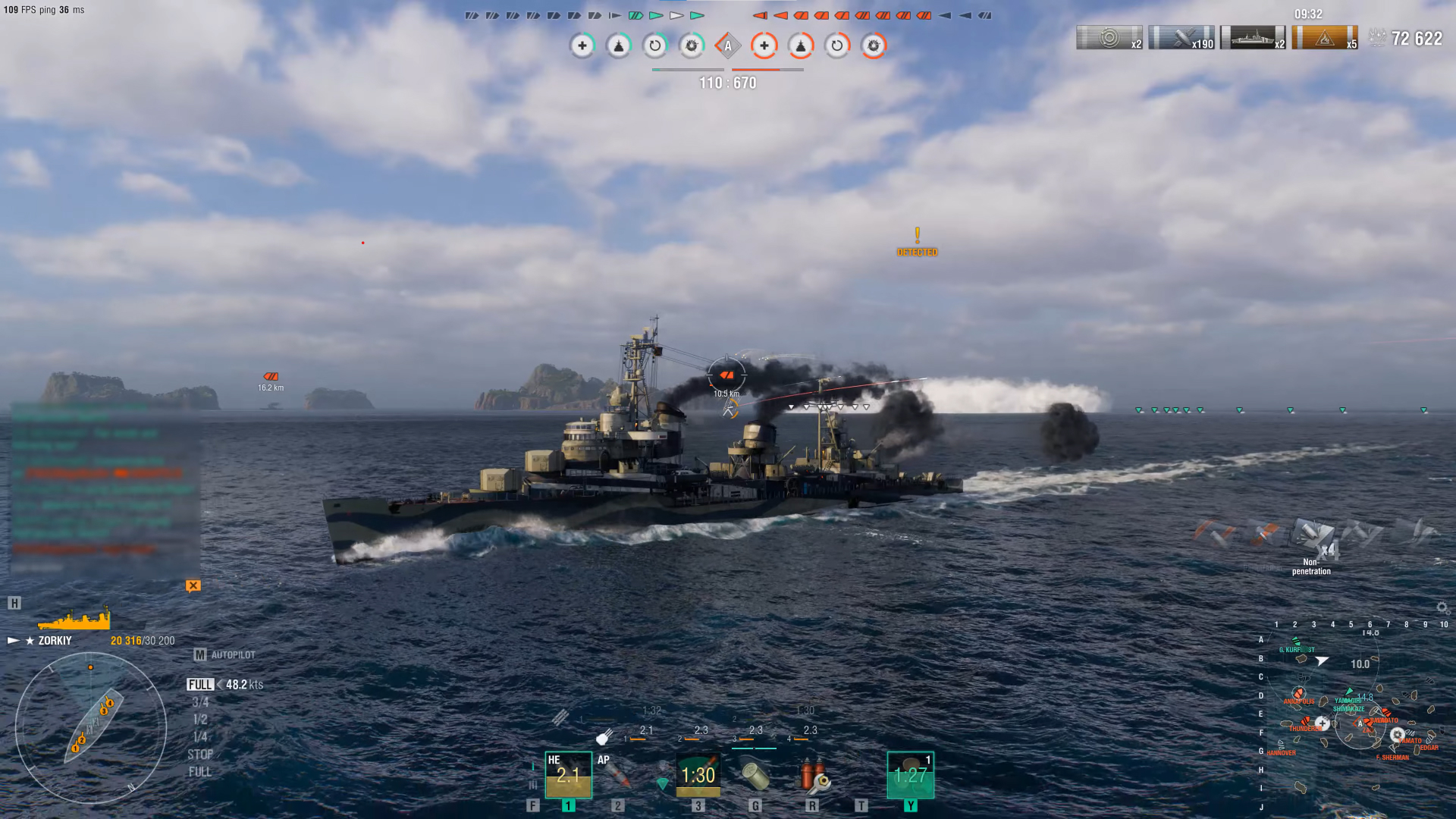Click the Non-penetration ribbon

(x=1312, y=540)
